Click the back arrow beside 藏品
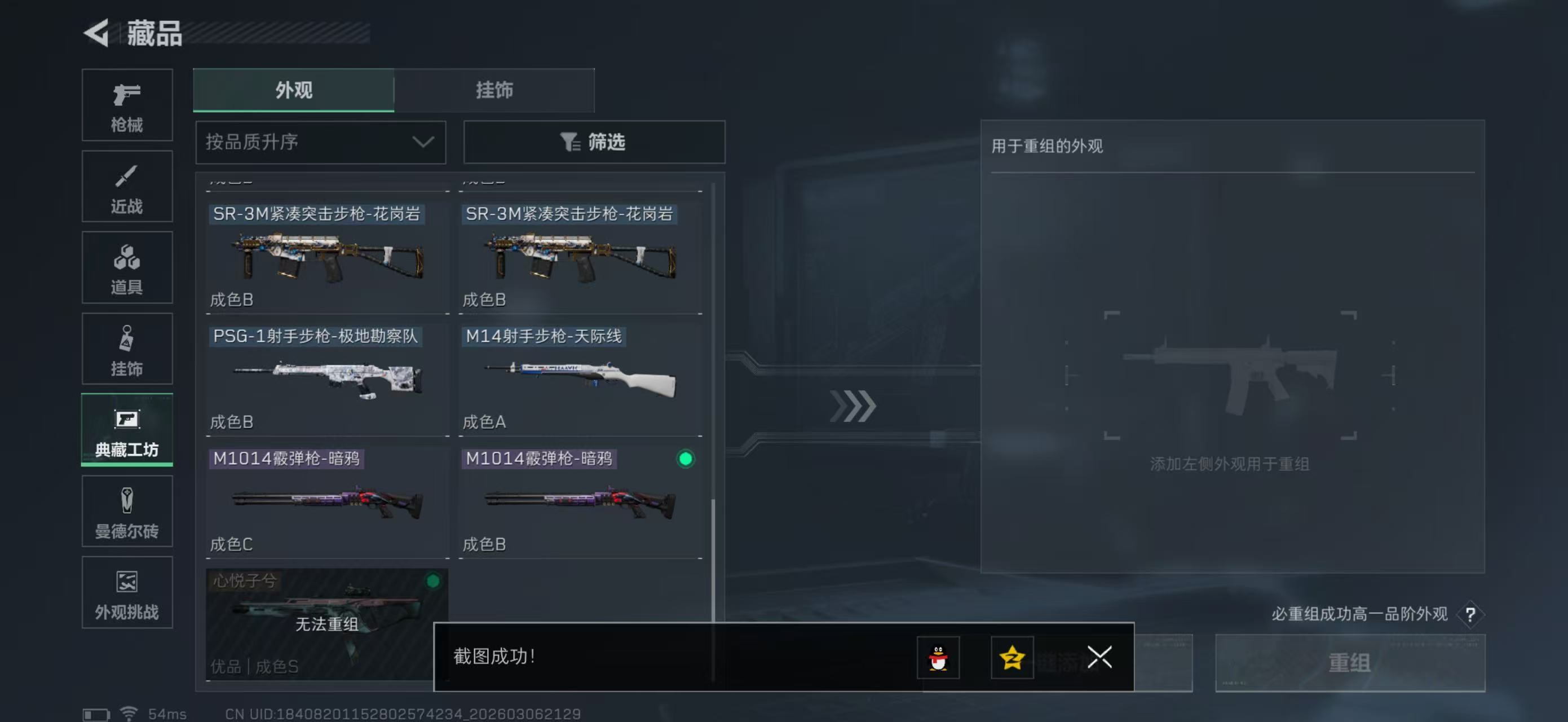The width and height of the screenshot is (1568, 722). coord(98,33)
